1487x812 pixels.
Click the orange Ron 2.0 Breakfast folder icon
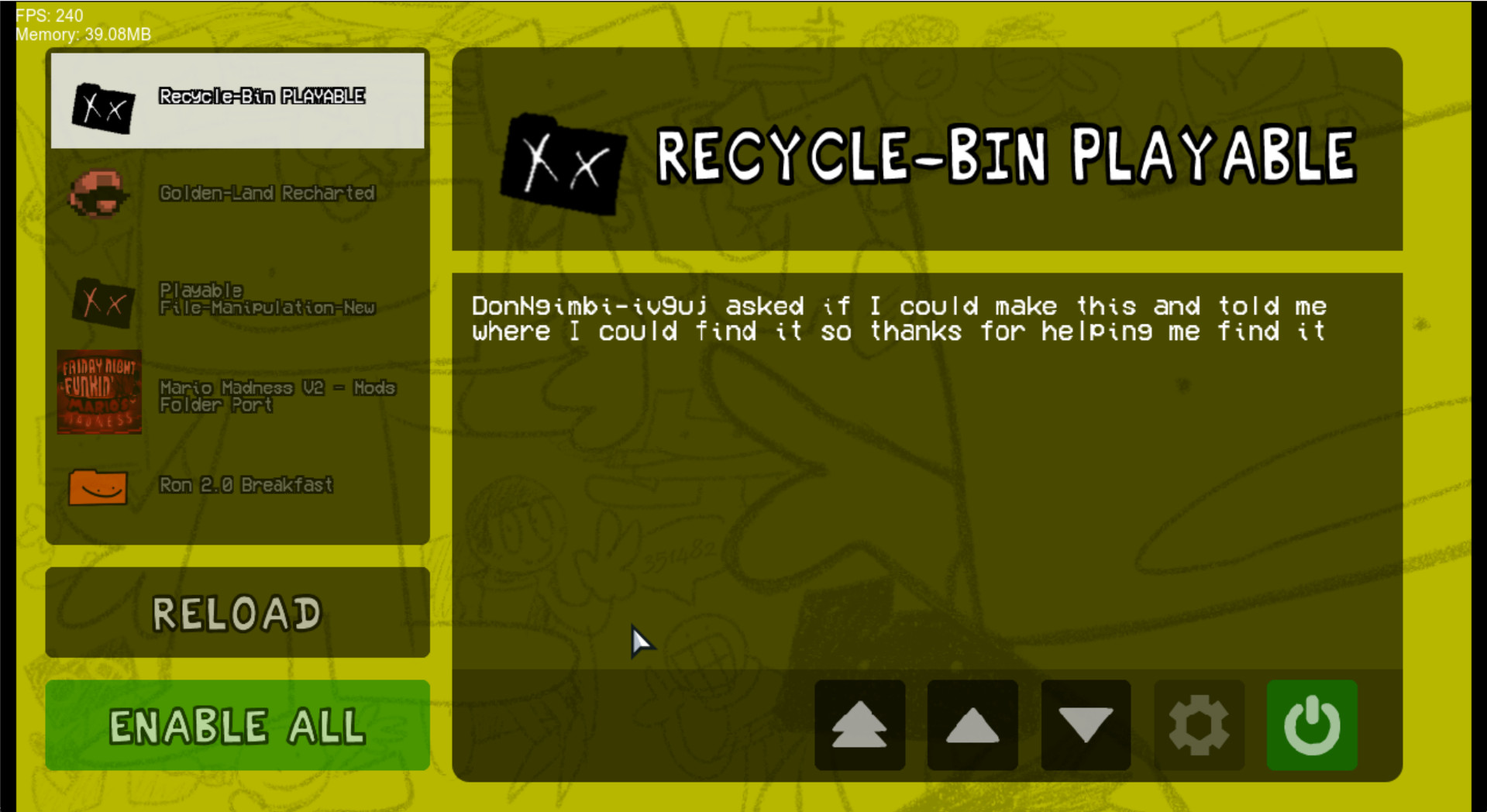click(x=98, y=487)
